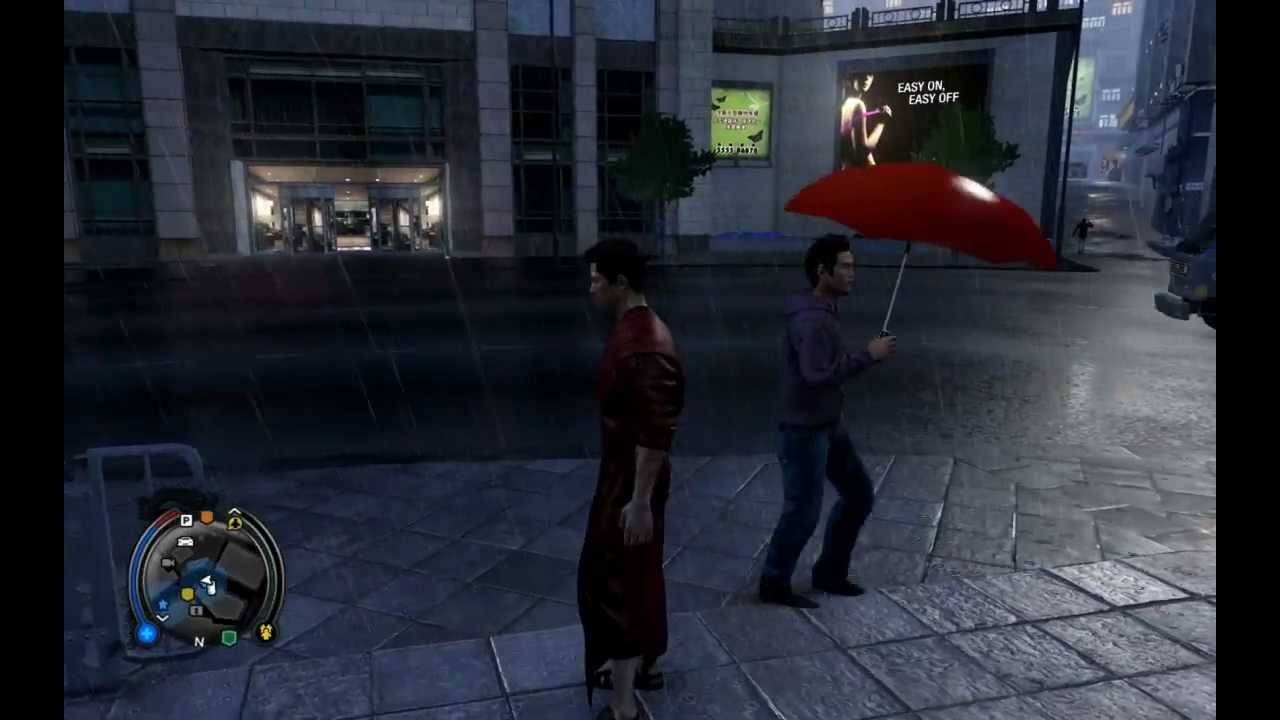Image resolution: width=1280 pixels, height=720 pixels.
Task: Click the blue star mission marker on the minimap
Action: pyautogui.click(x=163, y=604)
